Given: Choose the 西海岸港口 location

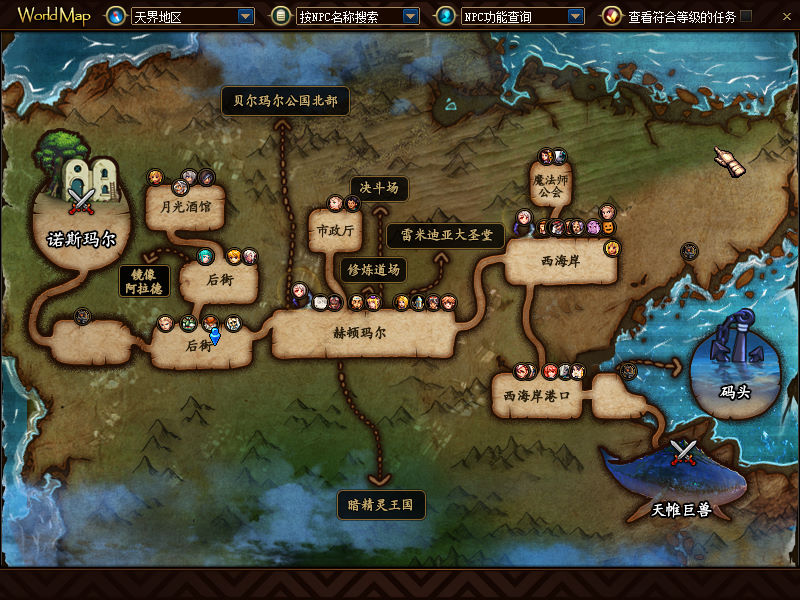Looking at the screenshot, I should [x=536, y=396].
